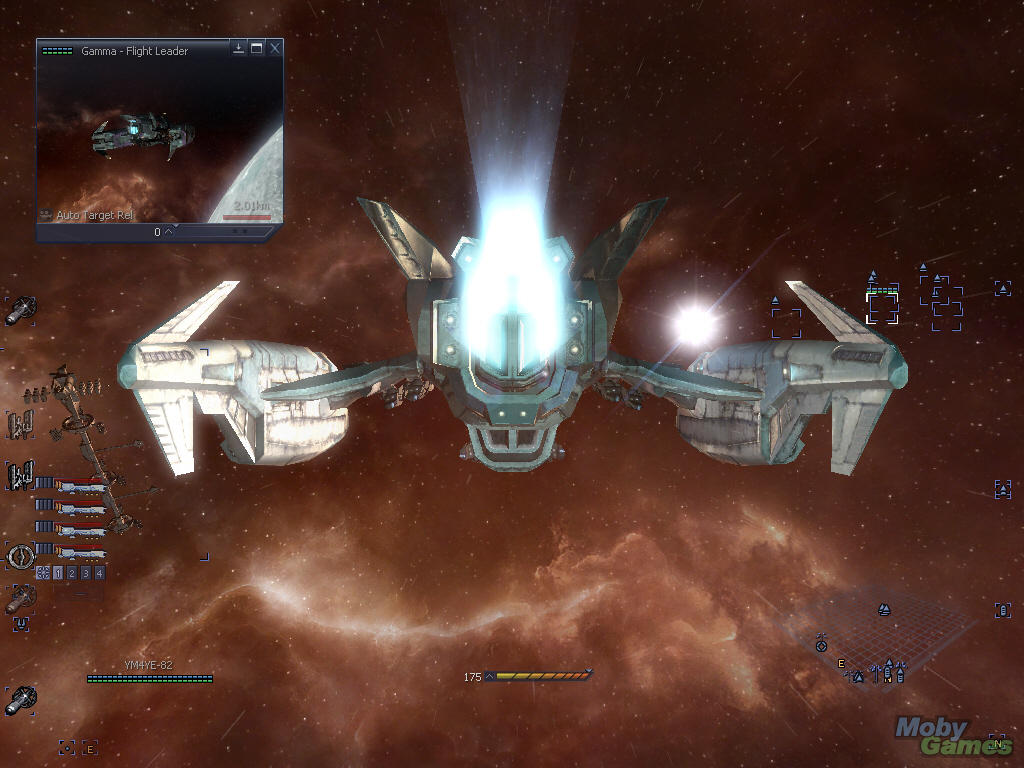
Task: Select weapon group 4
Action: (100, 573)
